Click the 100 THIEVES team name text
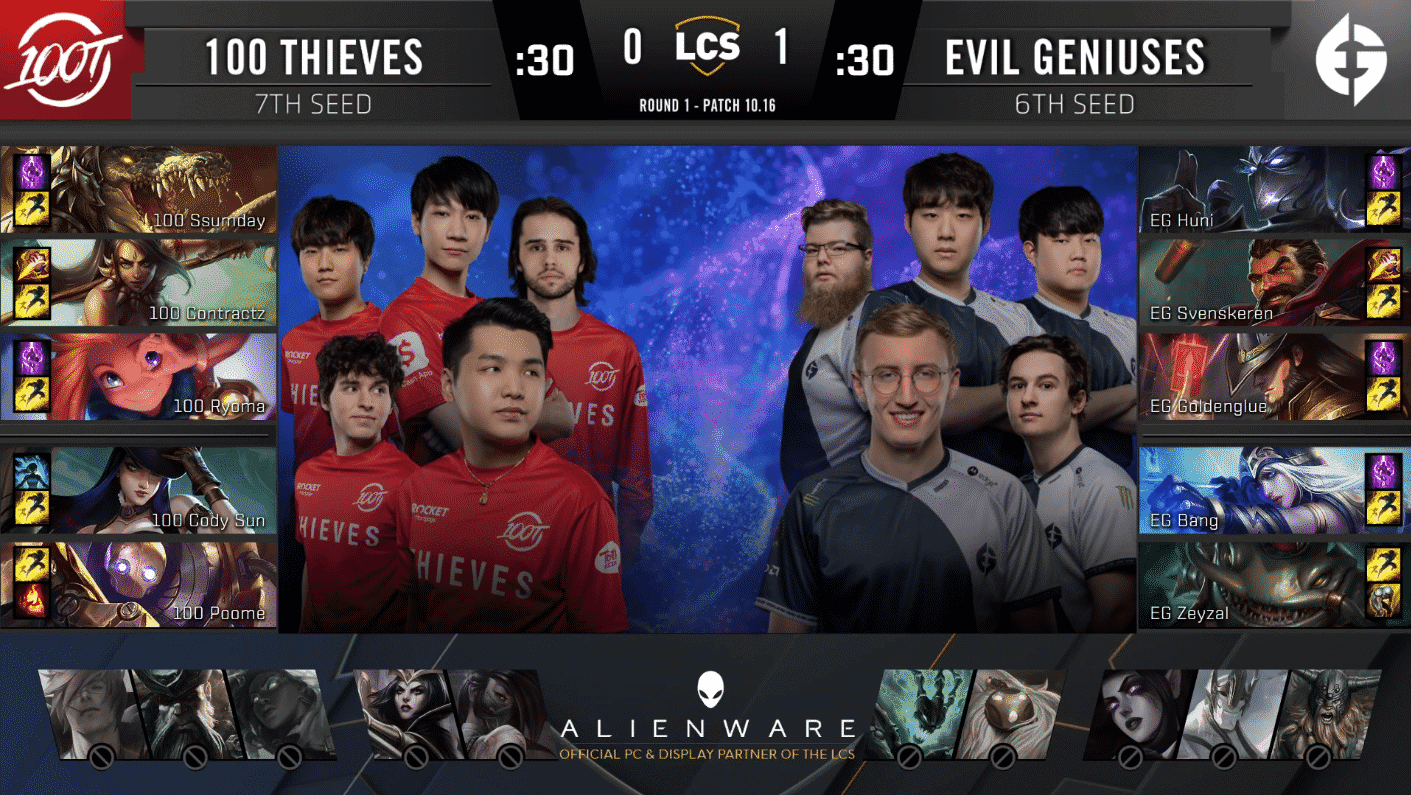Viewport: 1411px width, 795px height. pyautogui.click(x=313, y=57)
